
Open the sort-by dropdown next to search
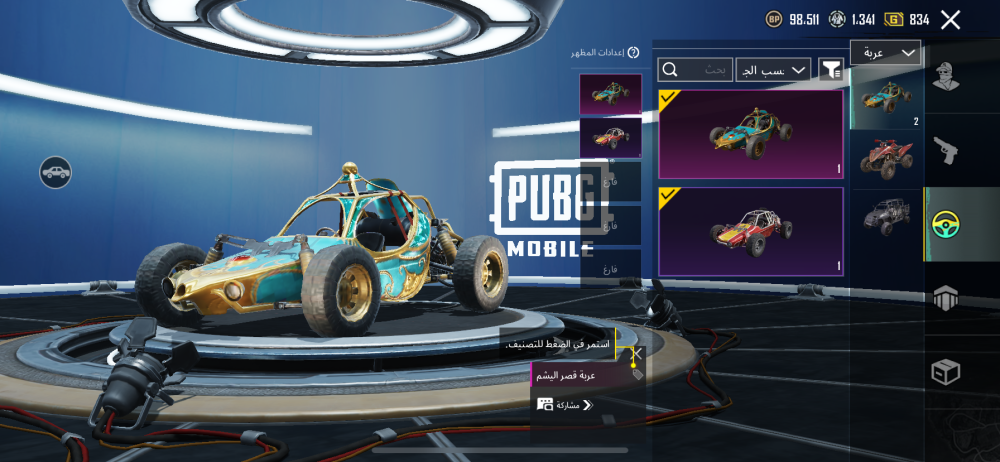coord(773,70)
